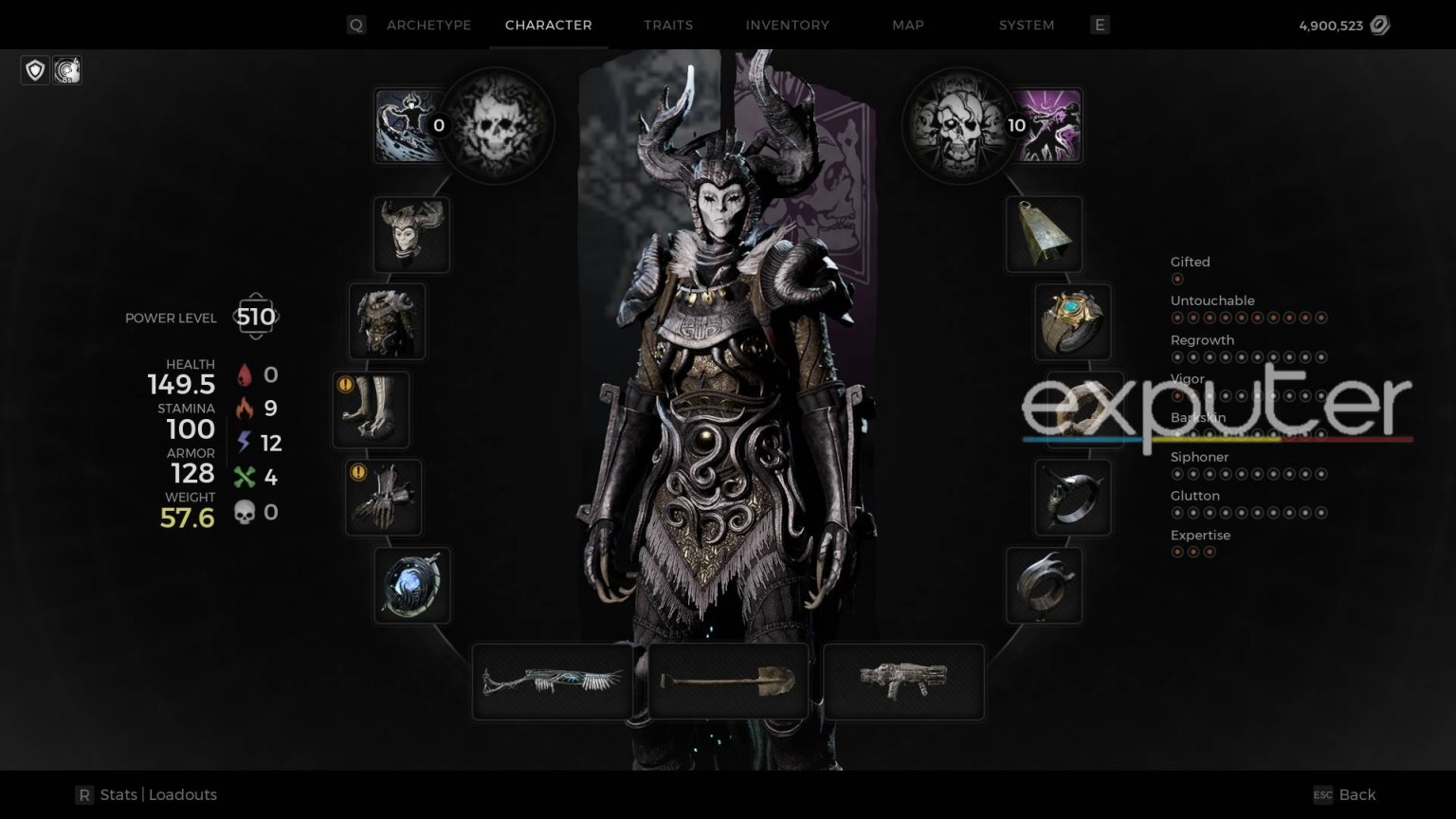Viewport: 1456px width, 819px height.
Task: Allocate a point in Untouchable trait
Action: point(1177,317)
